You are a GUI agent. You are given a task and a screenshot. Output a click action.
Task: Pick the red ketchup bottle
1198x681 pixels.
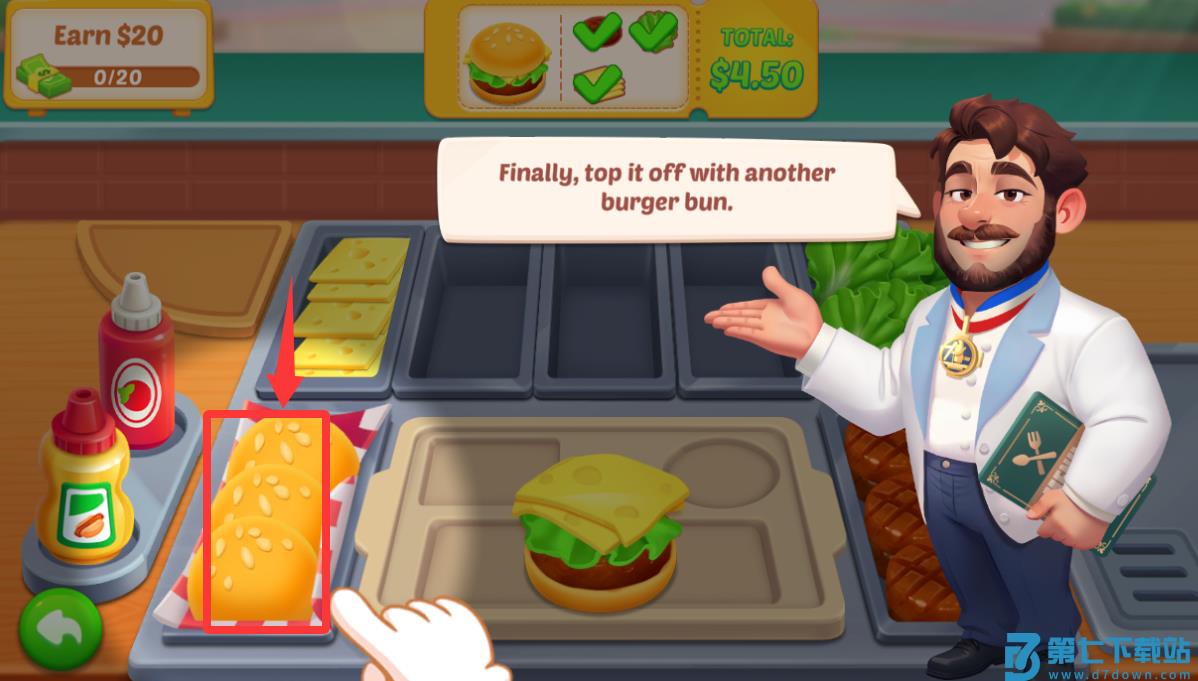tap(136, 363)
